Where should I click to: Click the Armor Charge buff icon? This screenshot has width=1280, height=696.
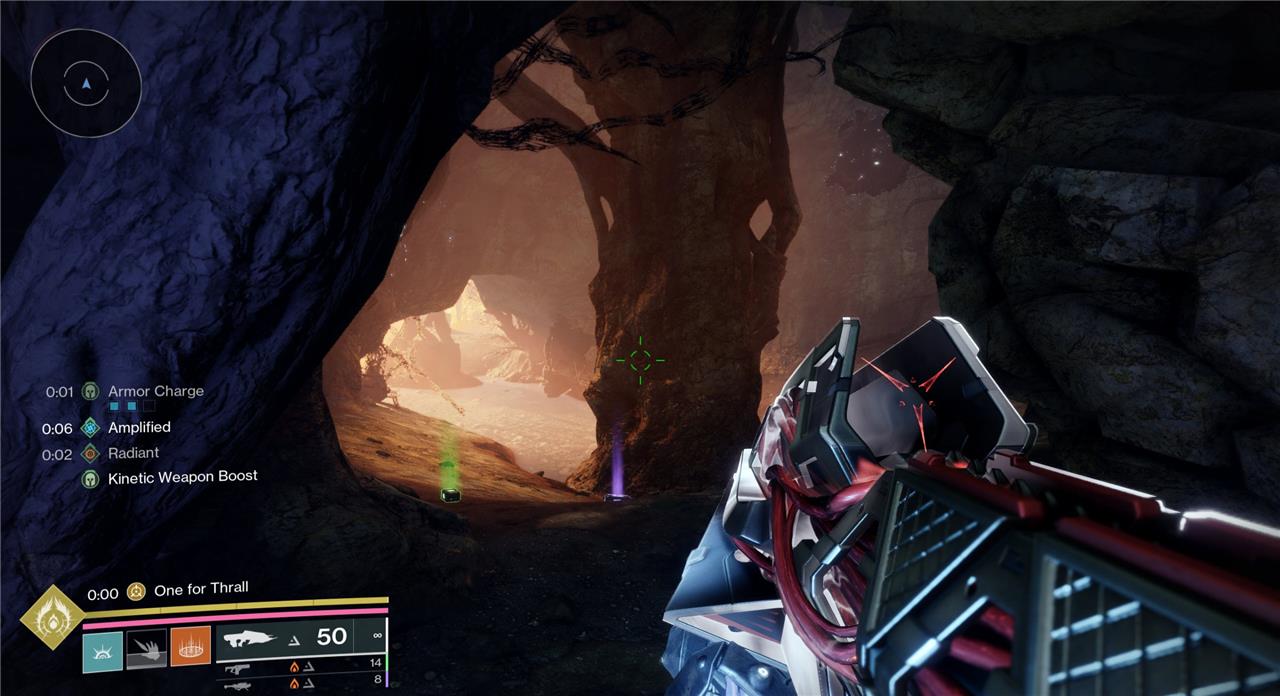(x=90, y=391)
